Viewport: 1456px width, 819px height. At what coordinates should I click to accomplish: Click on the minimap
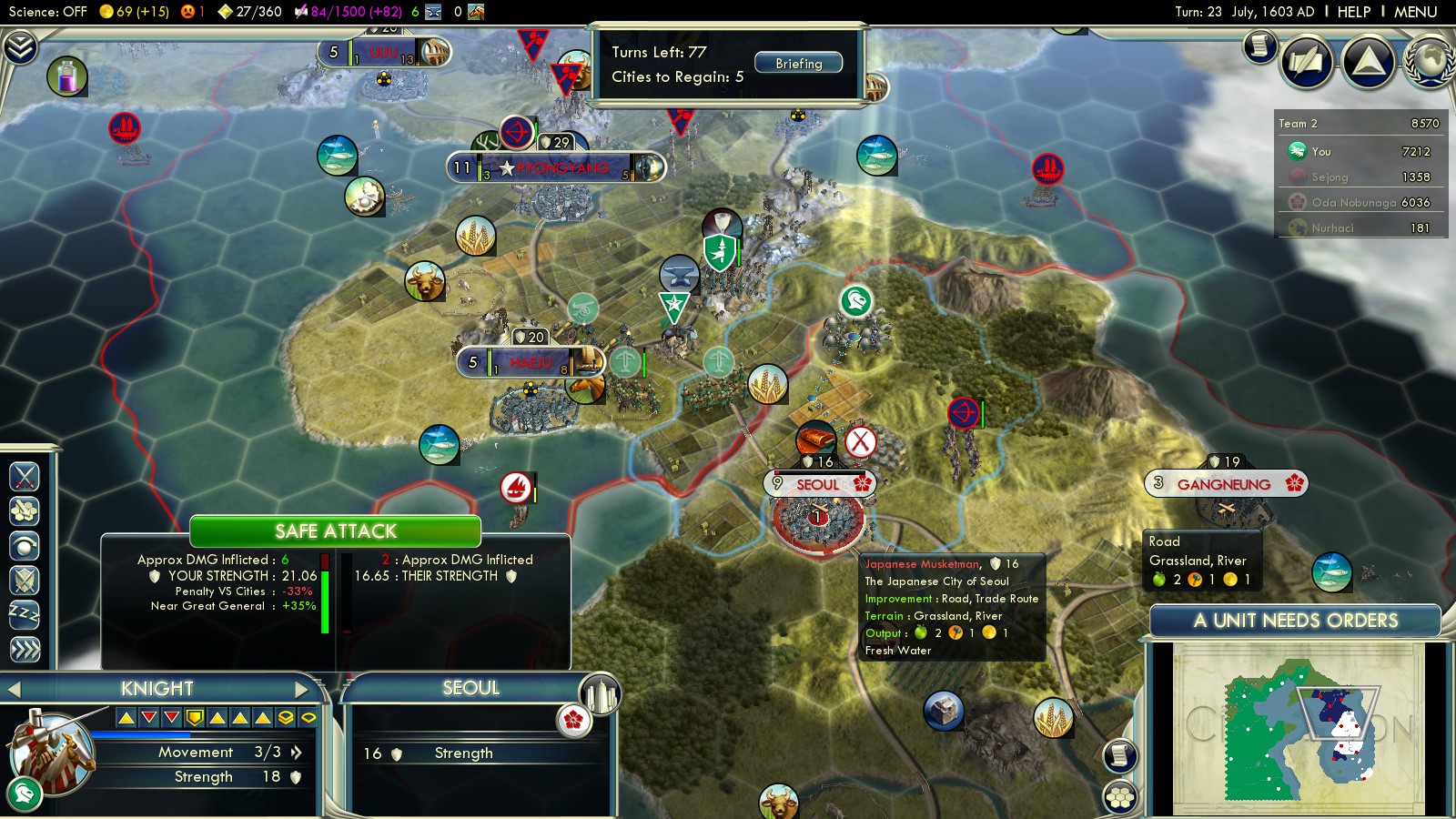1299,728
